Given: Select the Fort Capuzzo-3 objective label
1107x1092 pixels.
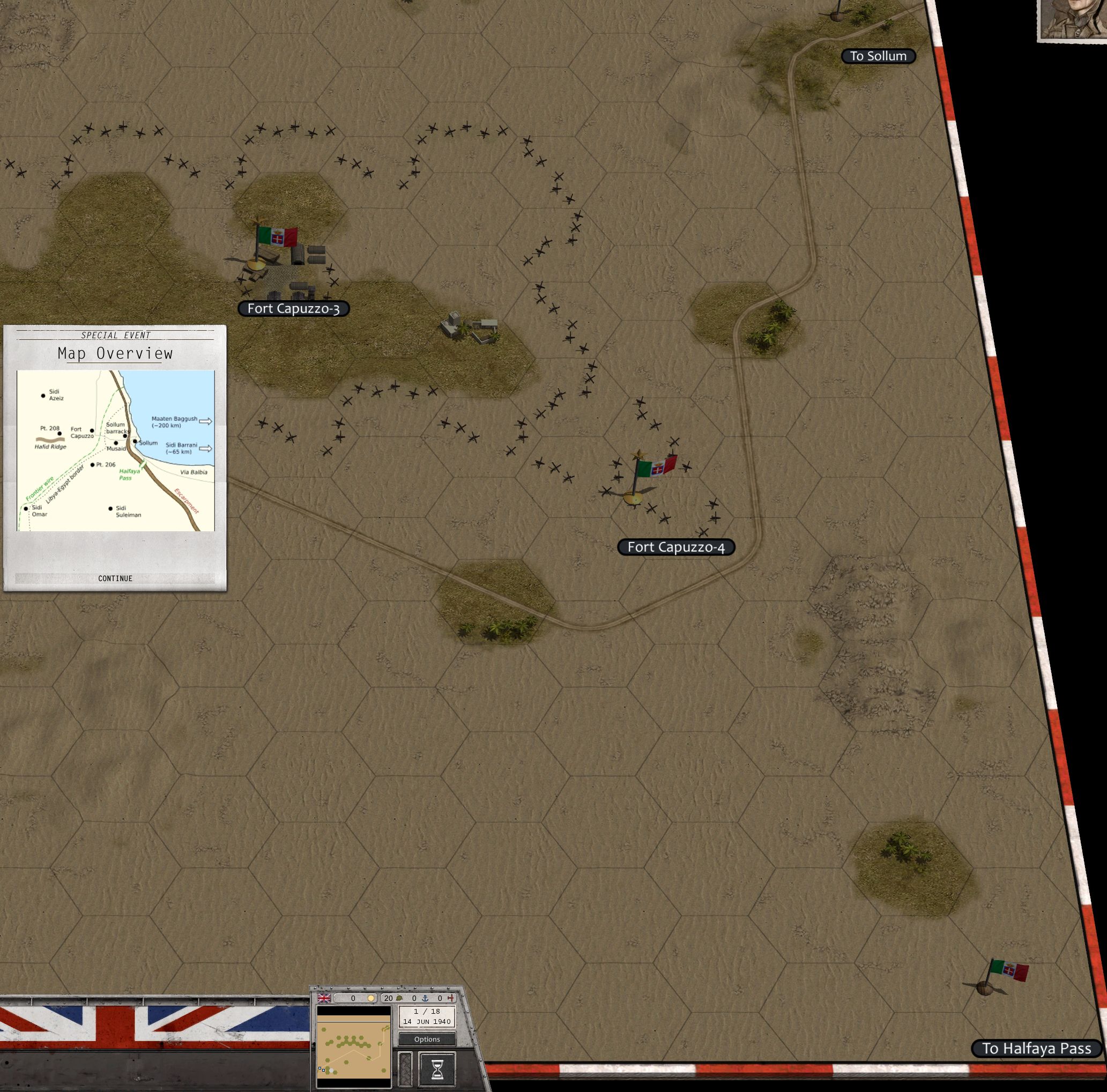Looking at the screenshot, I should [x=294, y=308].
